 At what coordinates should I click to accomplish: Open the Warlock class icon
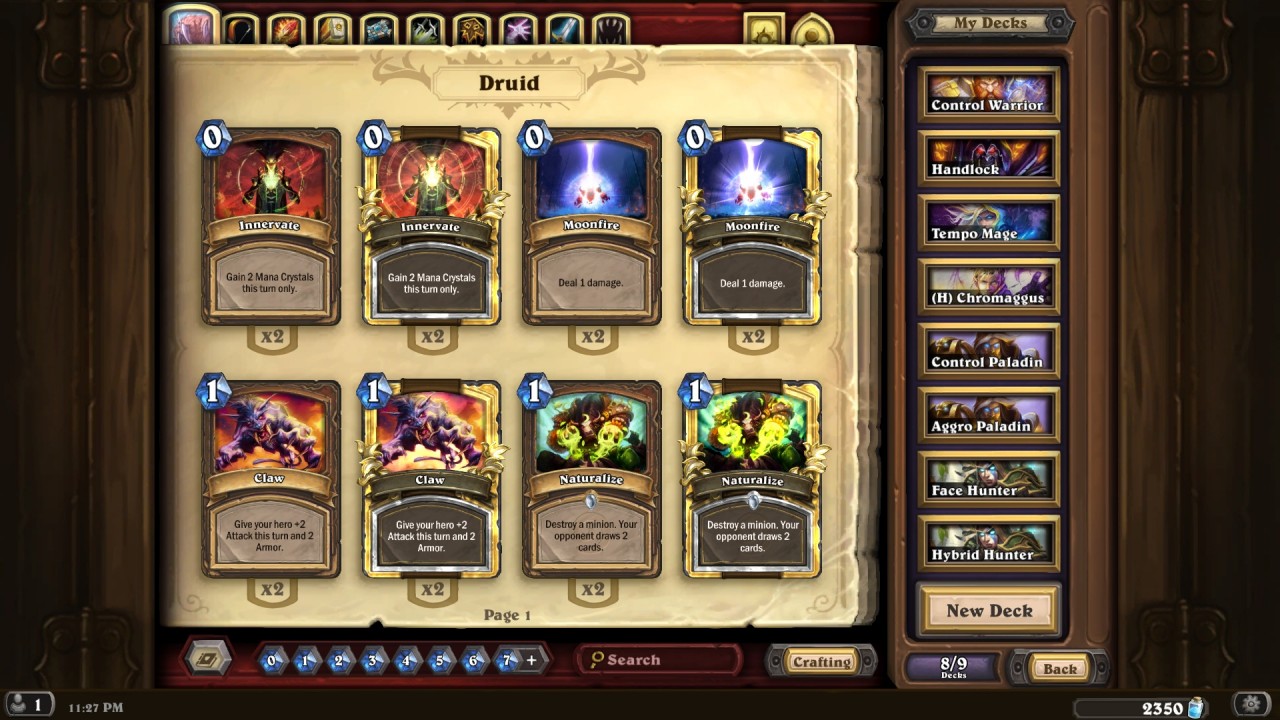pyautogui.click(x=521, y=25)
